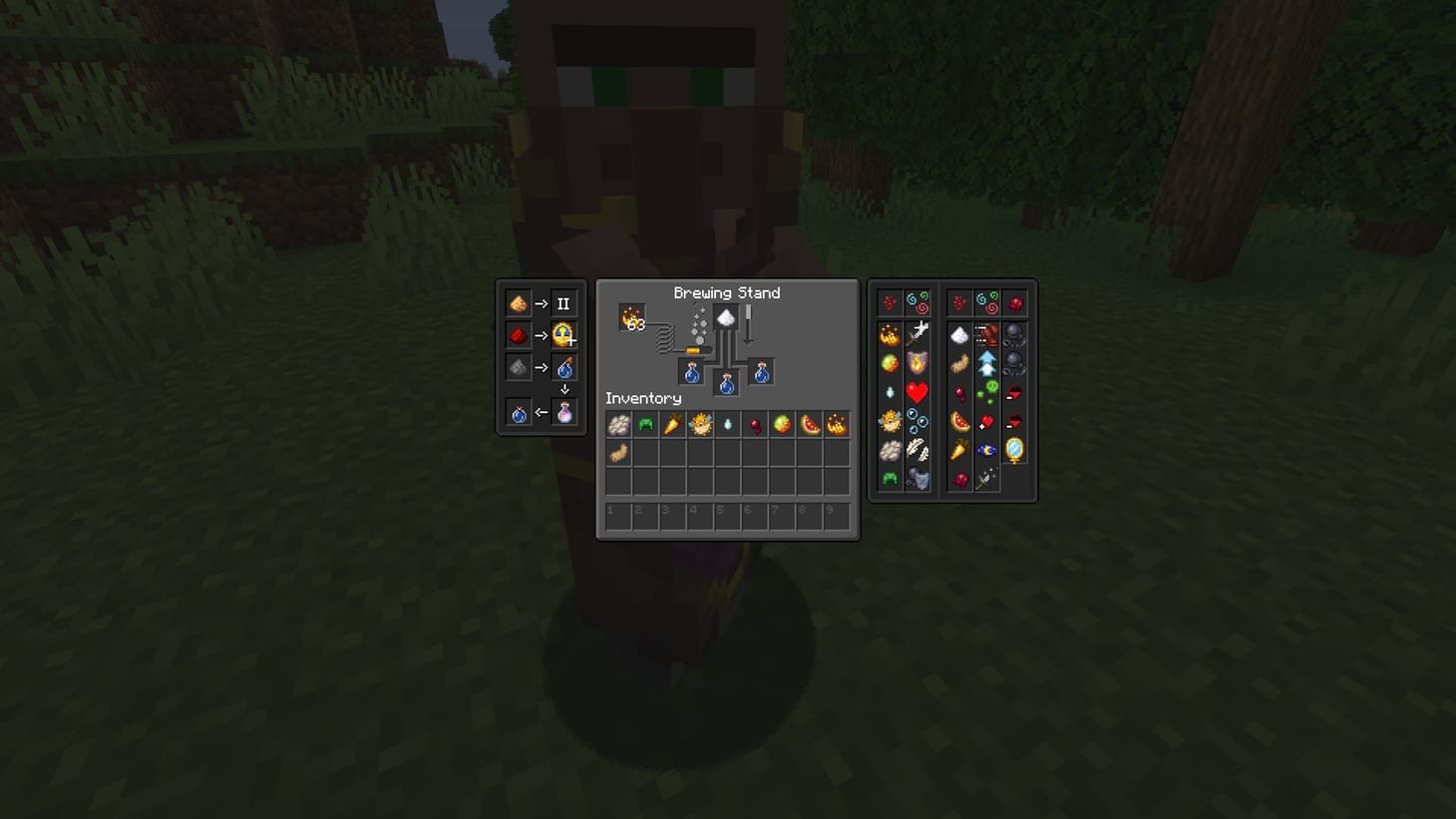Click the tier II upgrade icon in the left panel
Image resolution: width=1456 pixels, height=819 pixels.
[565, 303]
